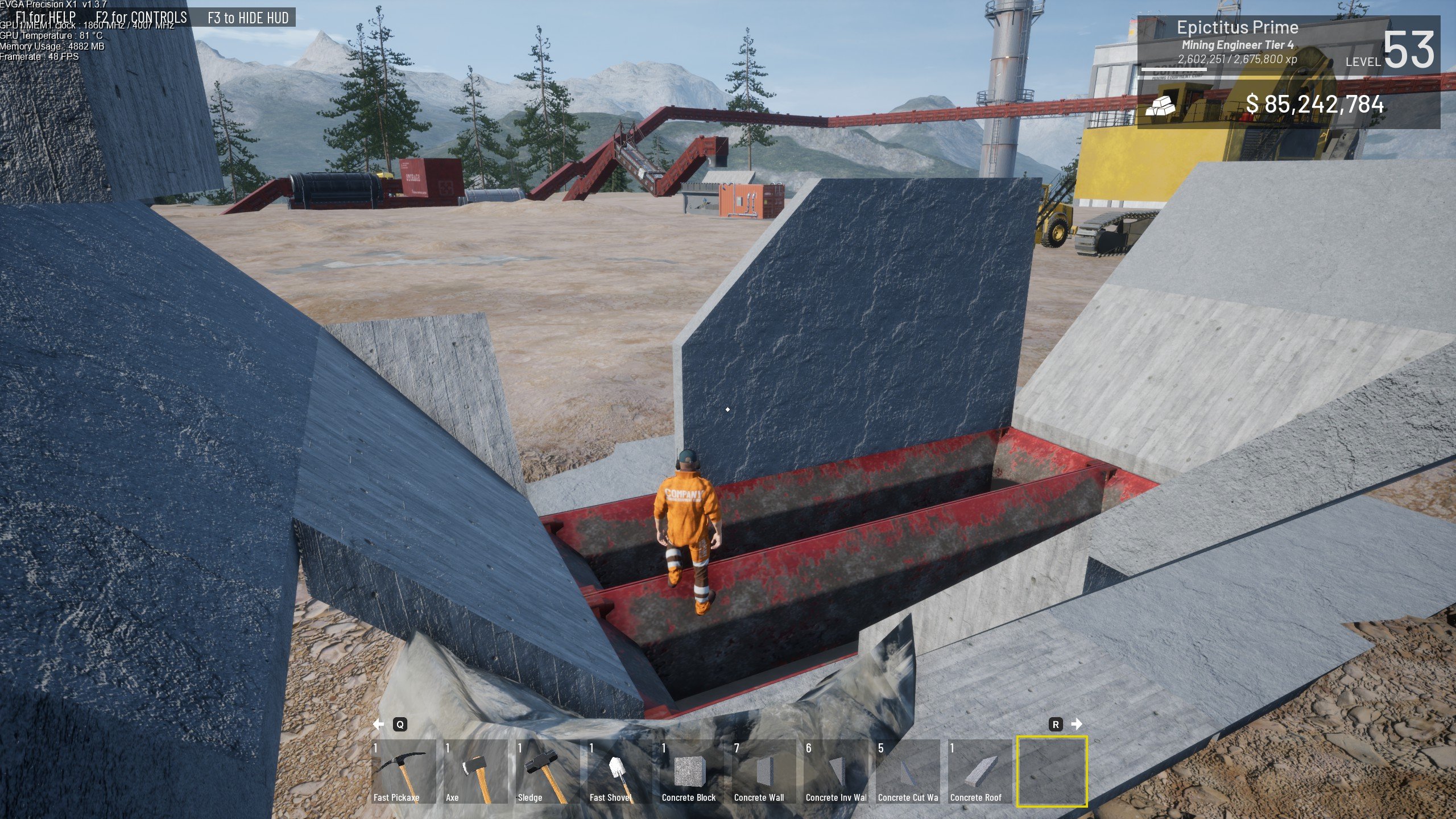Screen dimensions: 1456x819
Task: Choose the Sledge hammer slot
Action: point(548,771)
